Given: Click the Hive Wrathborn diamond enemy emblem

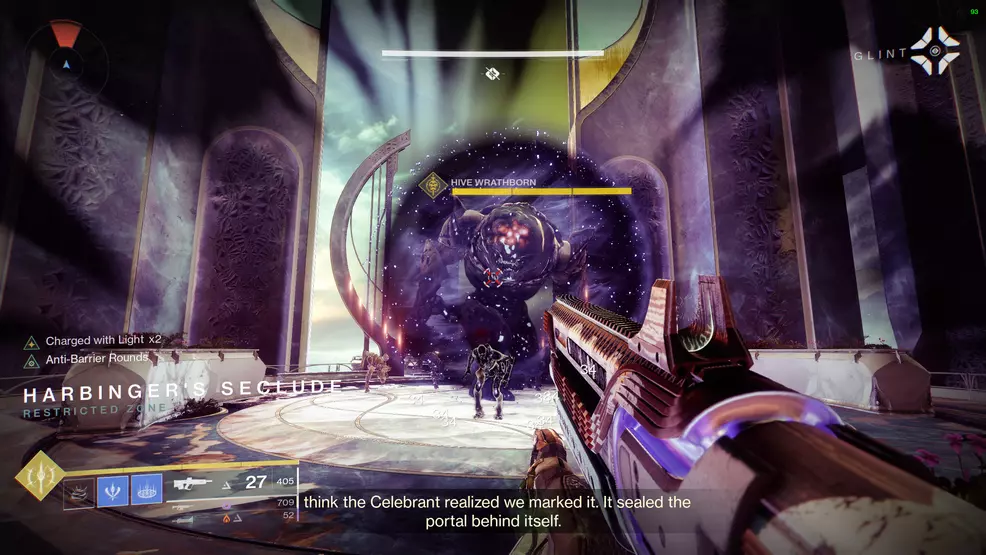Looking at the screenshot, I should 435,185.
